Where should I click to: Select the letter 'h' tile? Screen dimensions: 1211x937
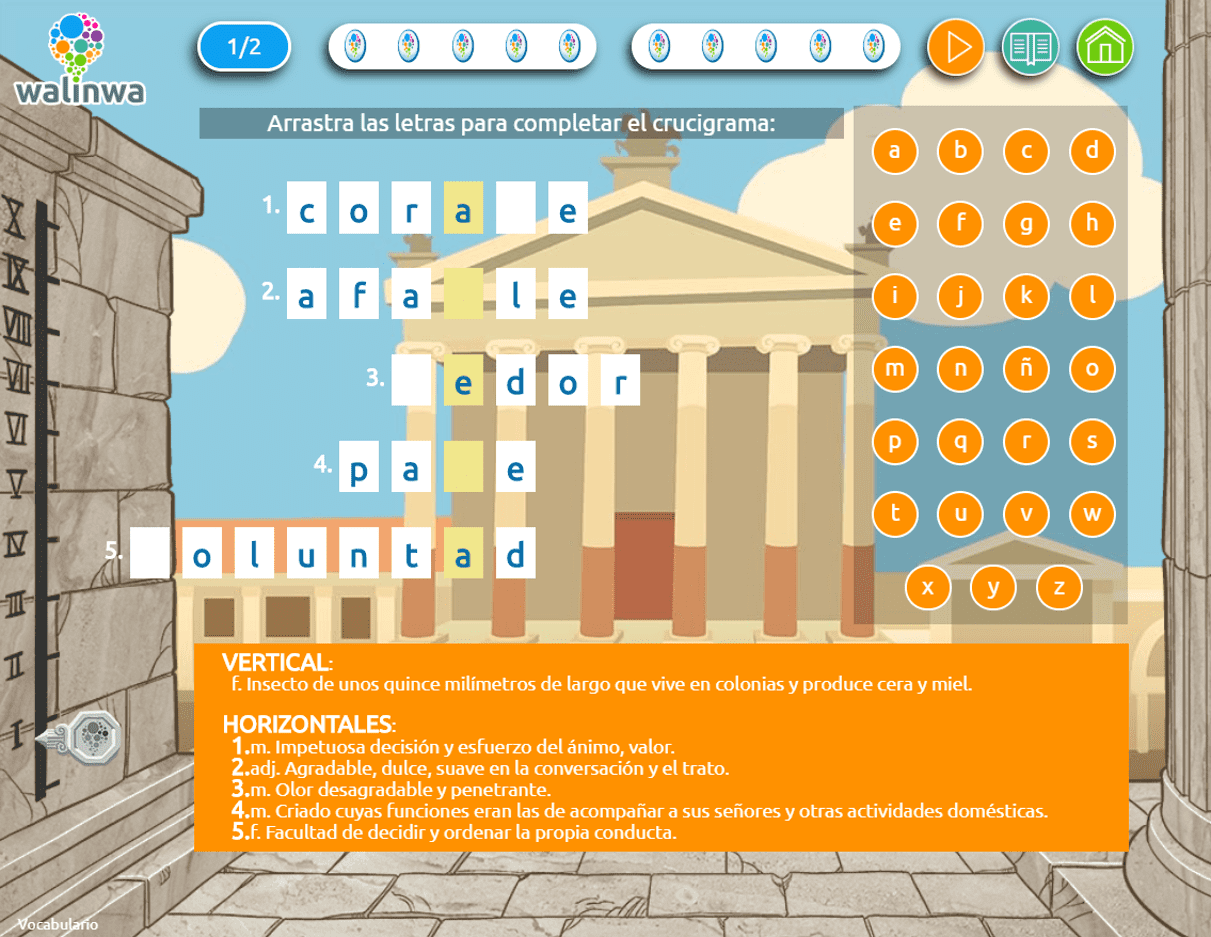click(x=1092, y=224)
